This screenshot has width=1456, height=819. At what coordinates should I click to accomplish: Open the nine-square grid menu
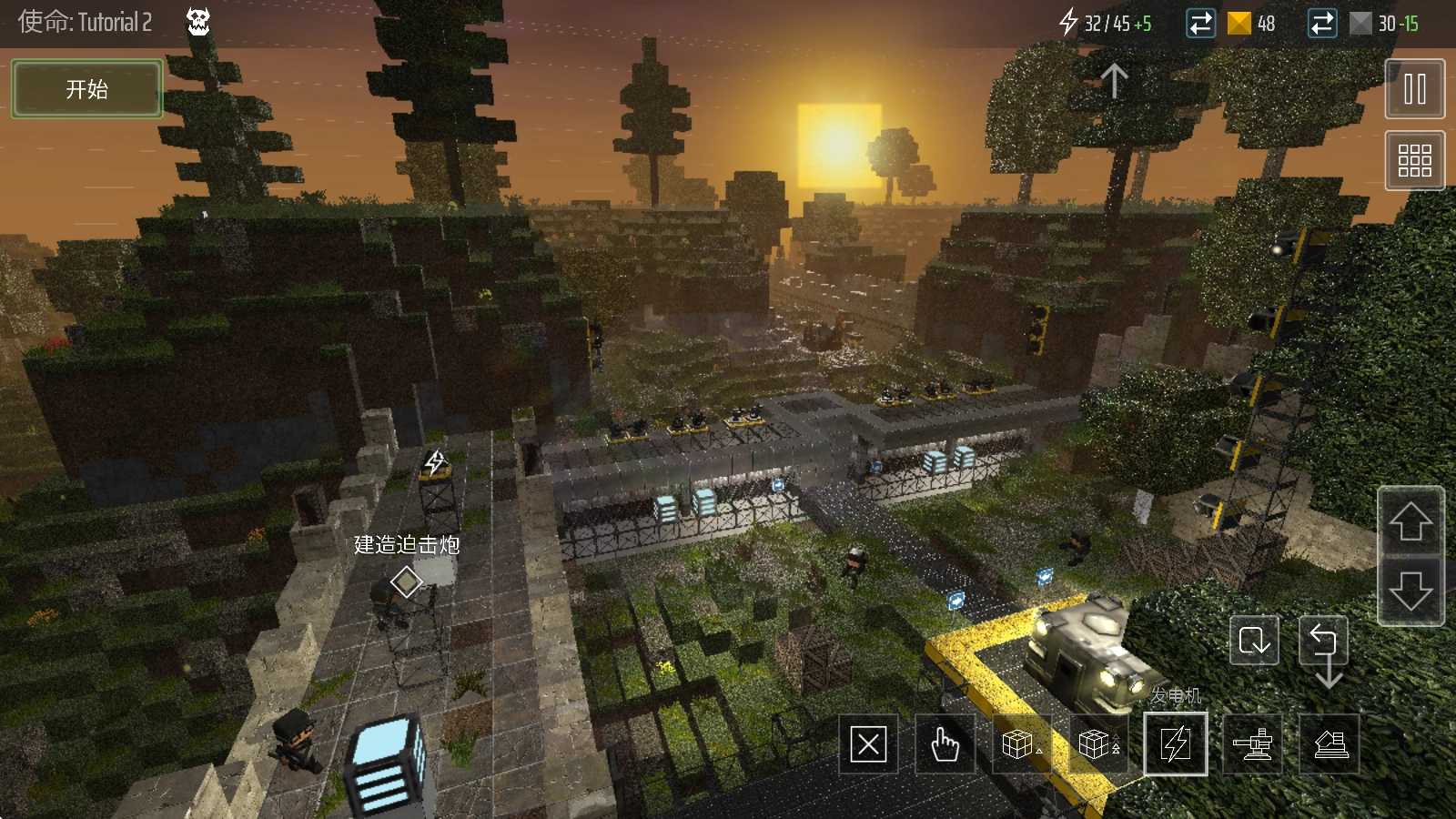[x=1414, y=160]
